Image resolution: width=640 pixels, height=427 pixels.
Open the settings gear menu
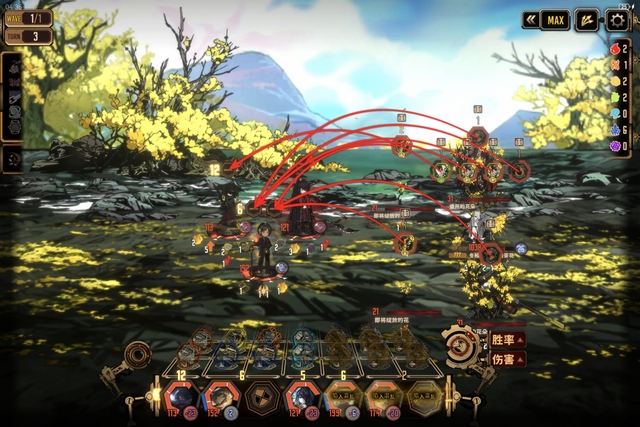(x=619, y=20)
